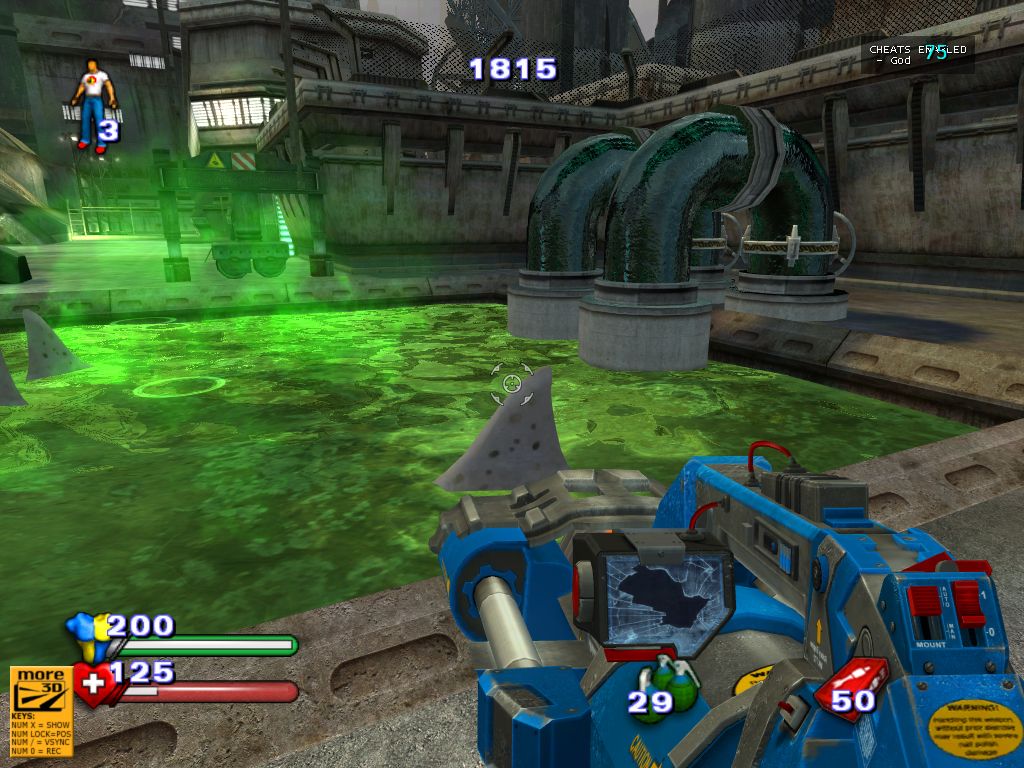Click the more 3D overlay logo
Image resolution: width=1024 pixels, height=768 pixels.
point(41,688)
